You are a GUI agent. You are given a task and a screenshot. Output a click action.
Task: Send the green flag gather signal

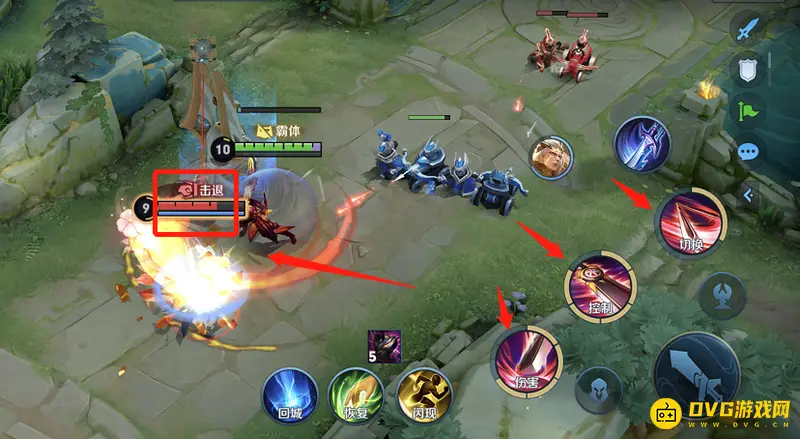[x=749, y=111]
